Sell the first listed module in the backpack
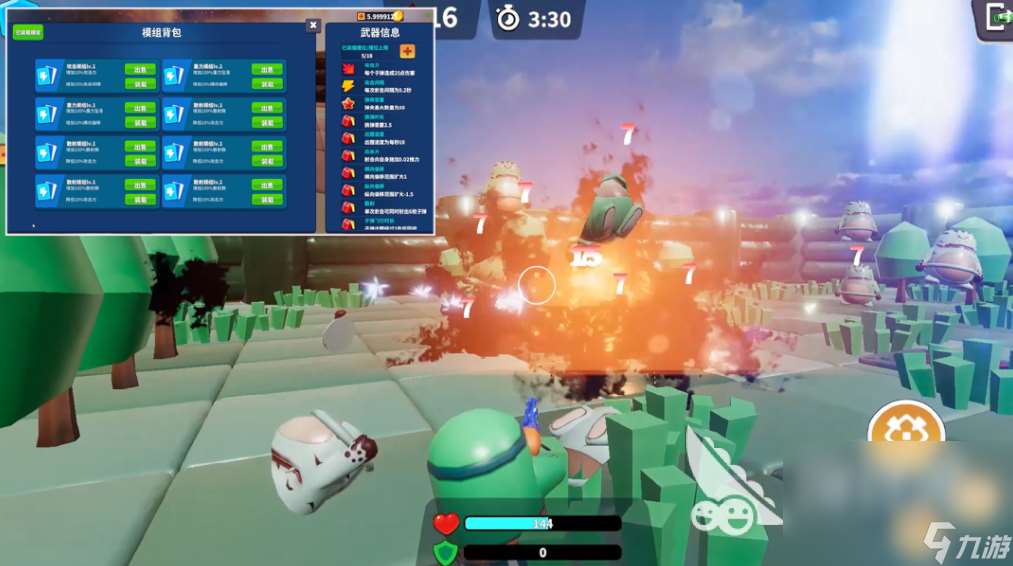Screen dimensions: 1013x566 point(140,70)
